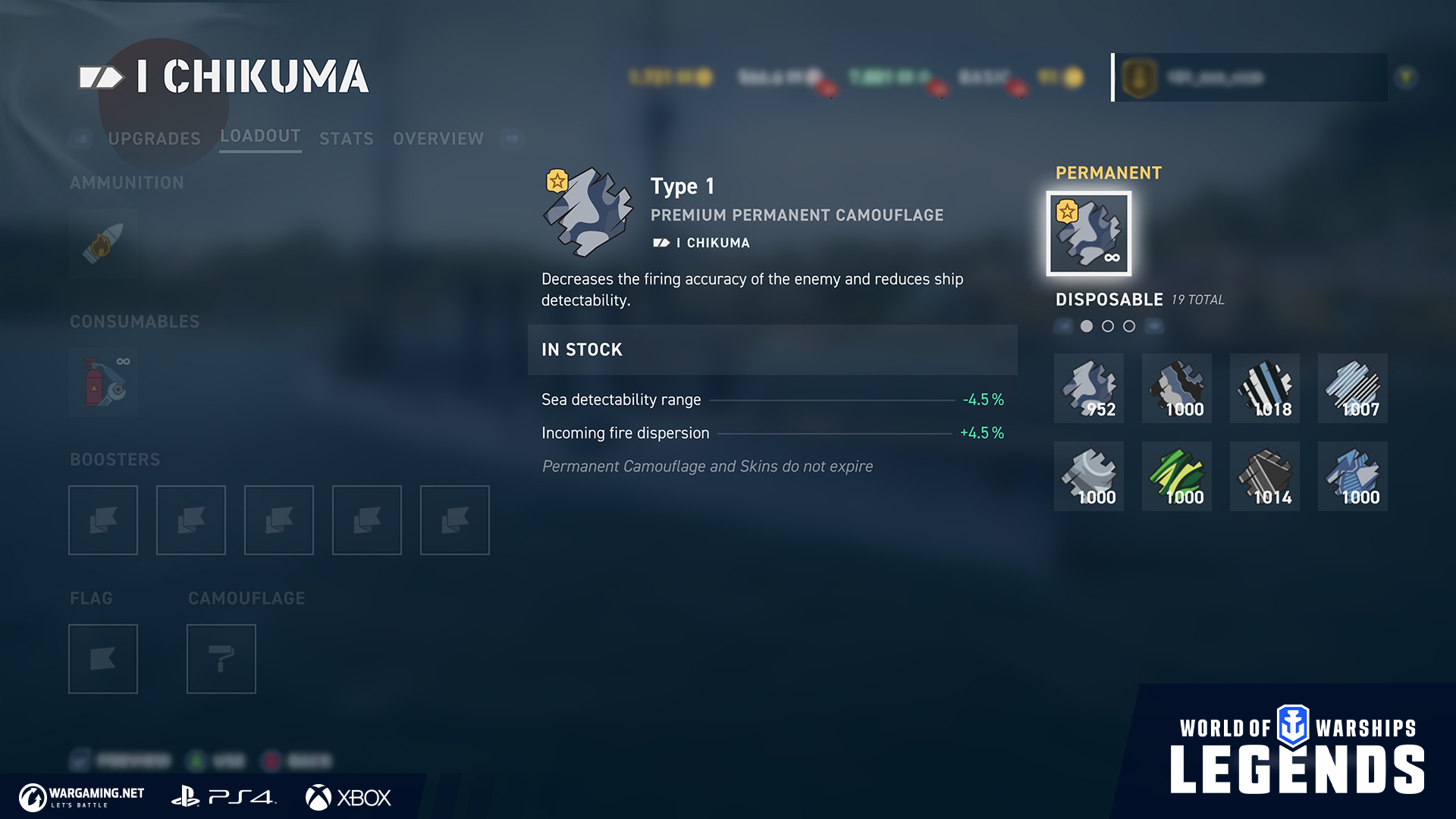Select the camouflage with 1007 count
This screenshot has width=1456, height=819.
pyautogui.click(x=1353, y=388)
